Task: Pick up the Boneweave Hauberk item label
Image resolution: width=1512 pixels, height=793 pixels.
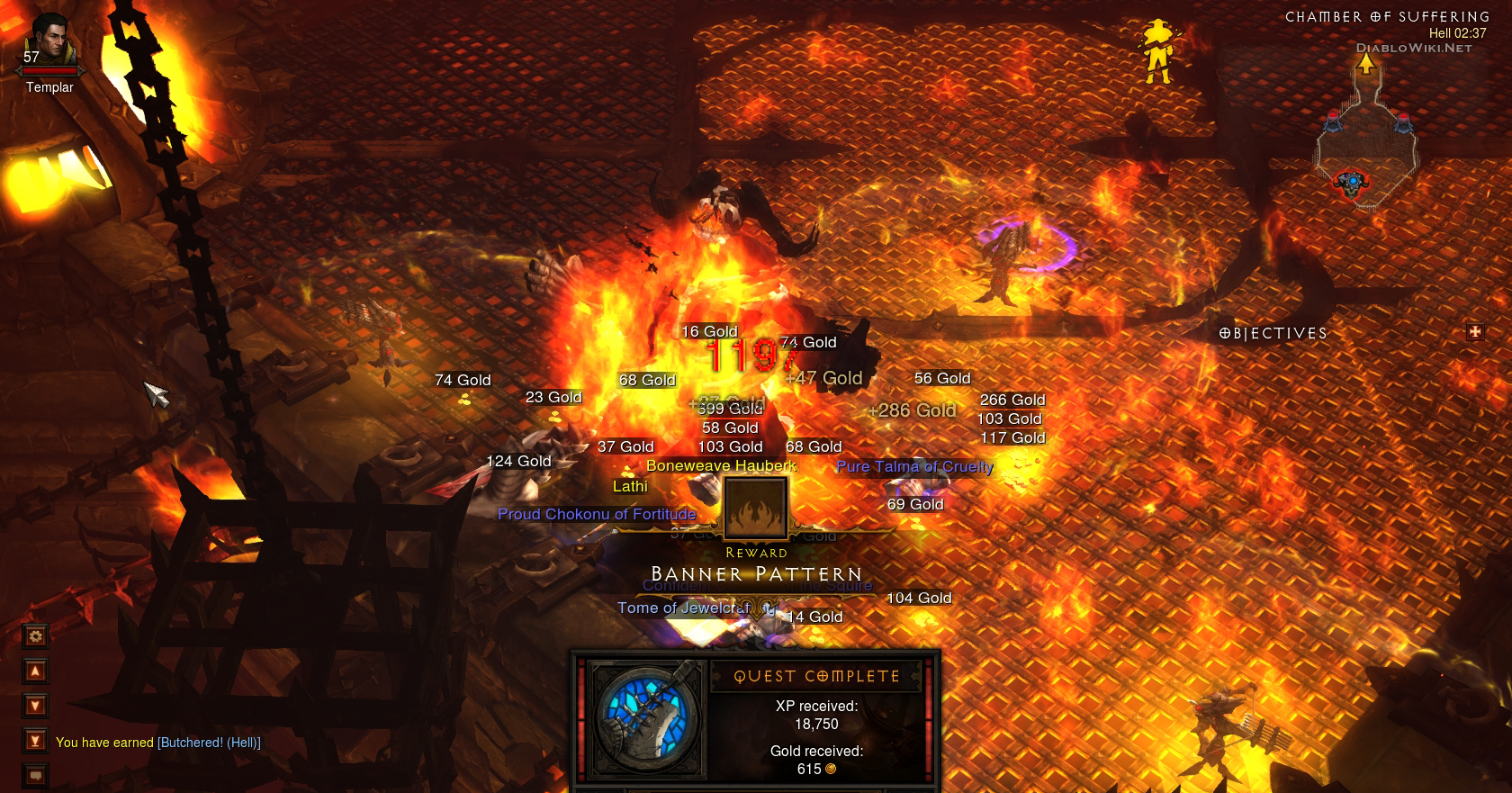Action: click(721, 466)
